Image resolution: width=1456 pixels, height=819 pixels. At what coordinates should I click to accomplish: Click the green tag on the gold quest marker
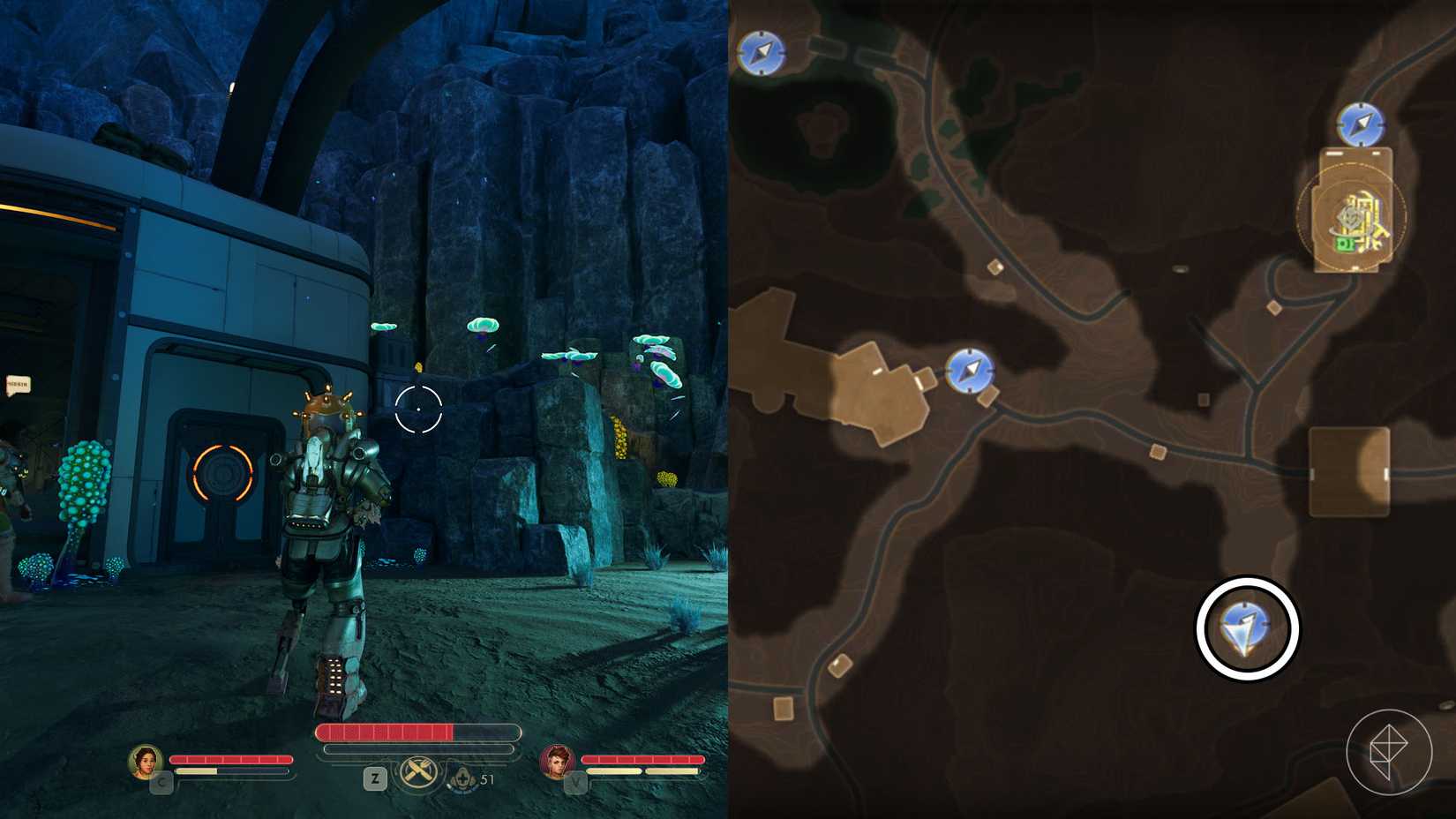[1346, 244]
